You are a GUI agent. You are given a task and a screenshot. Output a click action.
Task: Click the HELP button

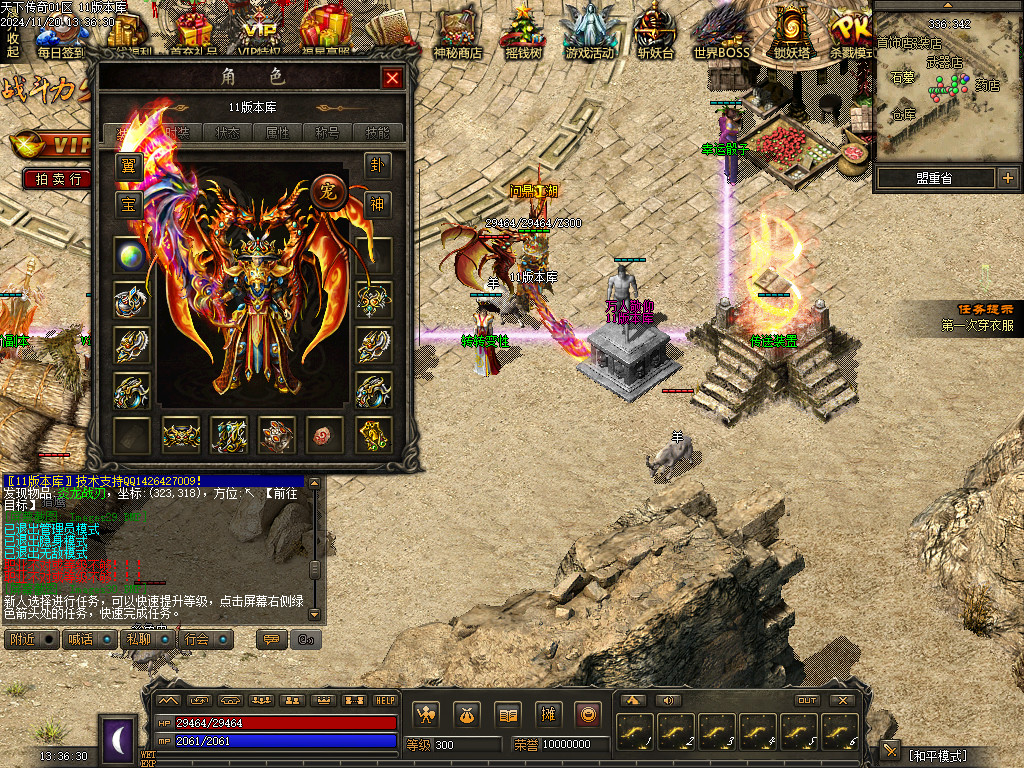click(385, 700)
